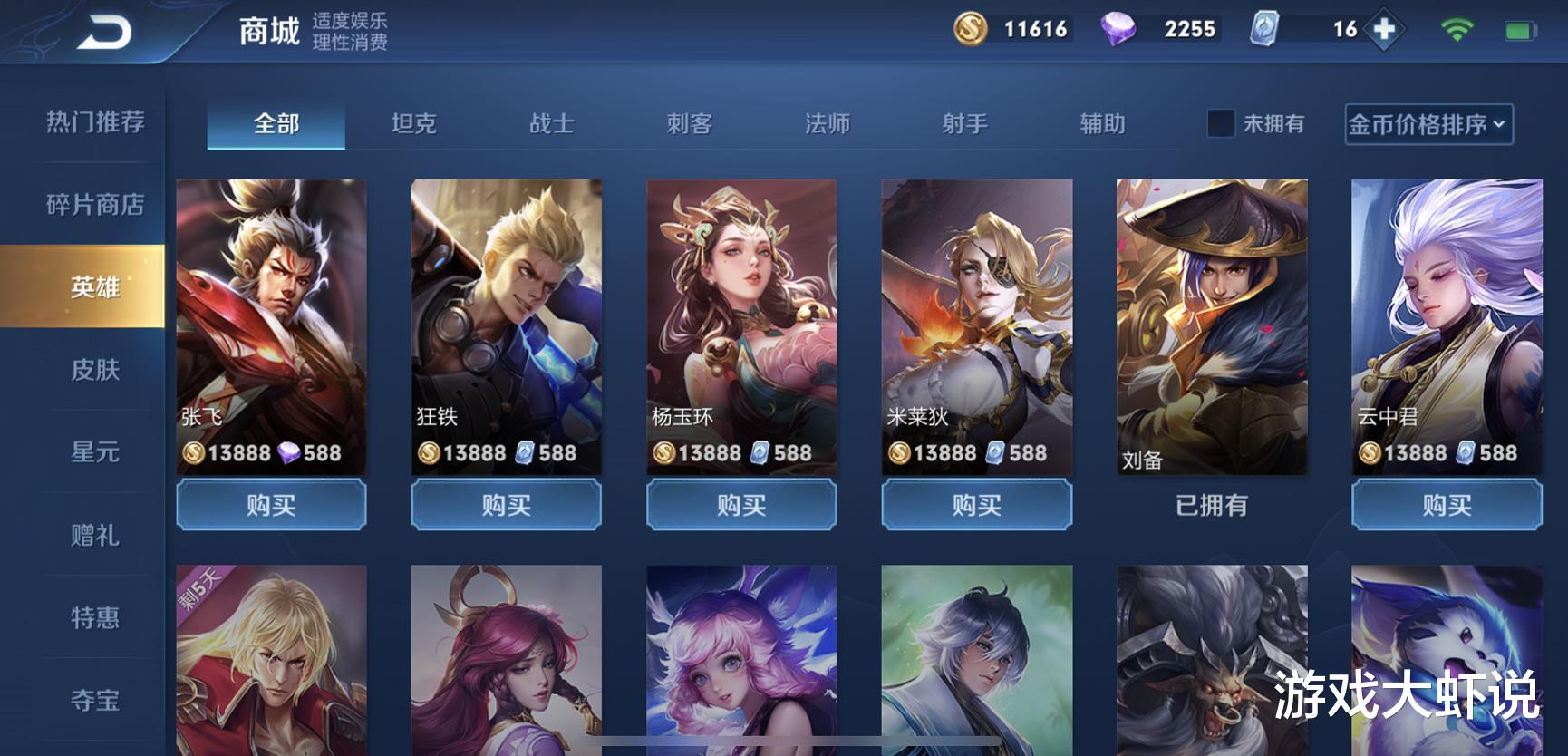Switch to the 法师 hero tab
The height and width of the screenshot is (756, 1568).
825,125
